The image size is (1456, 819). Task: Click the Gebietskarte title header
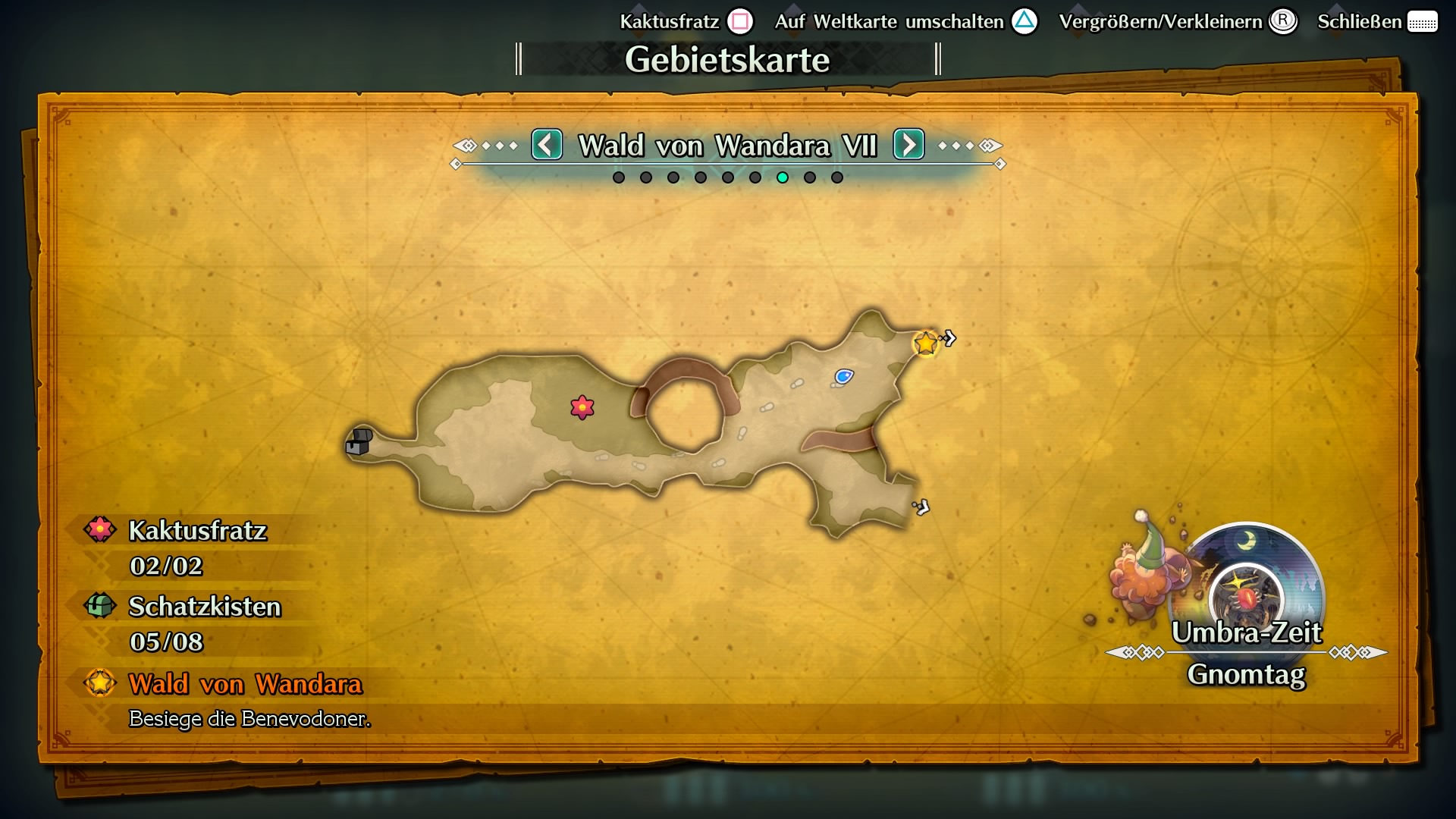[x=727, y=58]
